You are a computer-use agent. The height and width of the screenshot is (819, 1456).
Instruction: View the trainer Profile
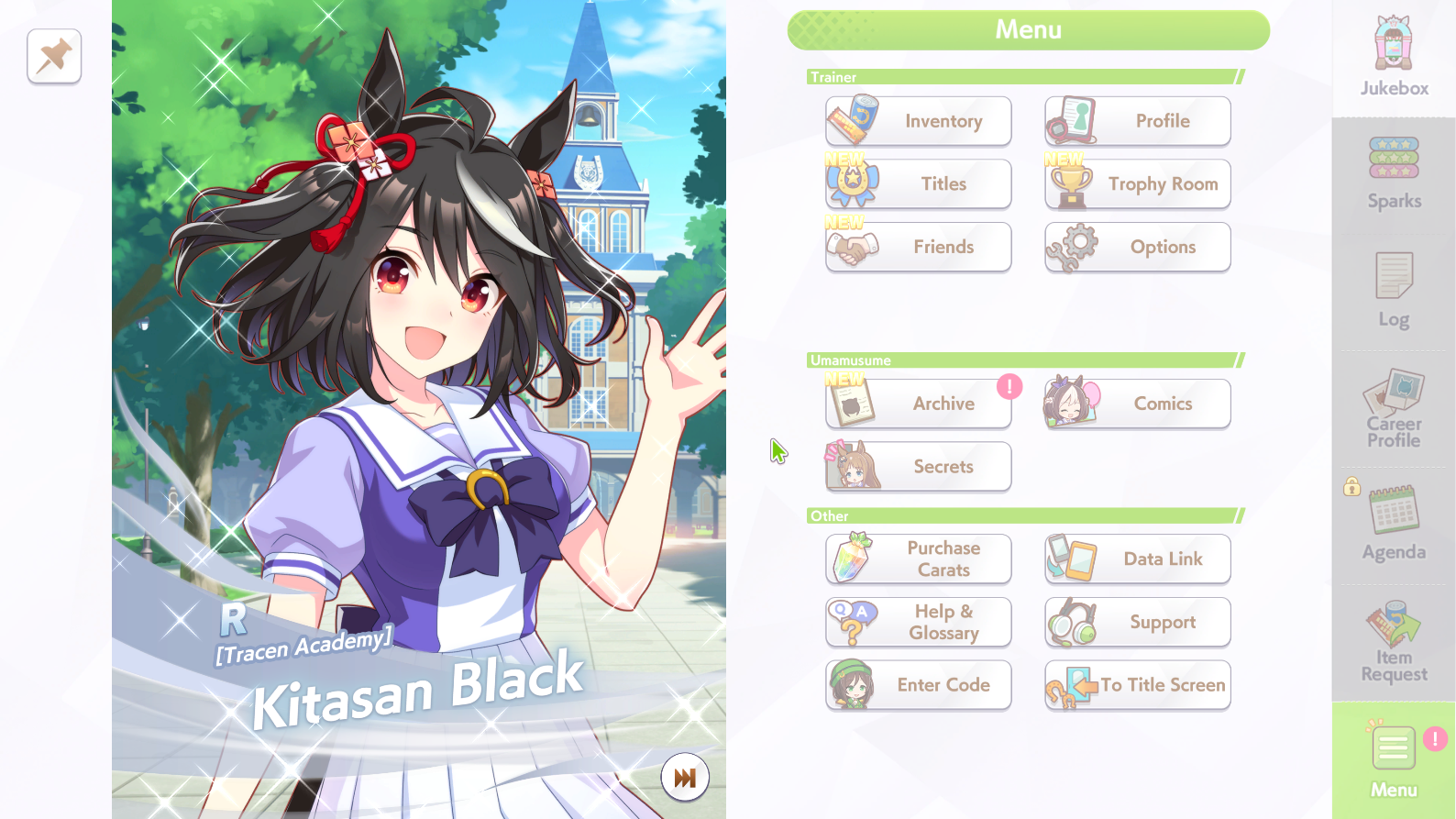pyautogui.click(x=1138, y=121)
